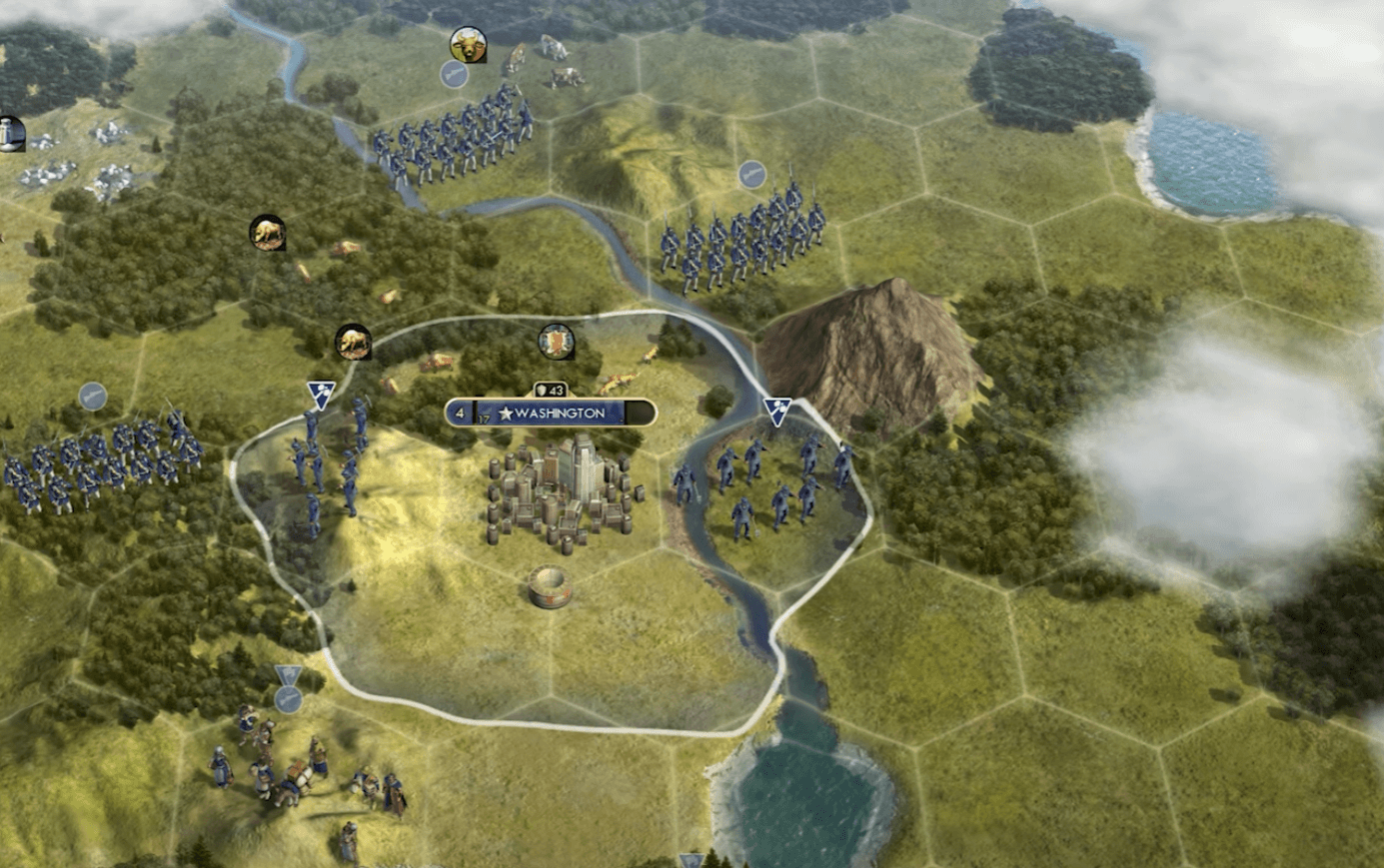Click the ivory elephant icon northwest of Washington

(x=267, y=231)
